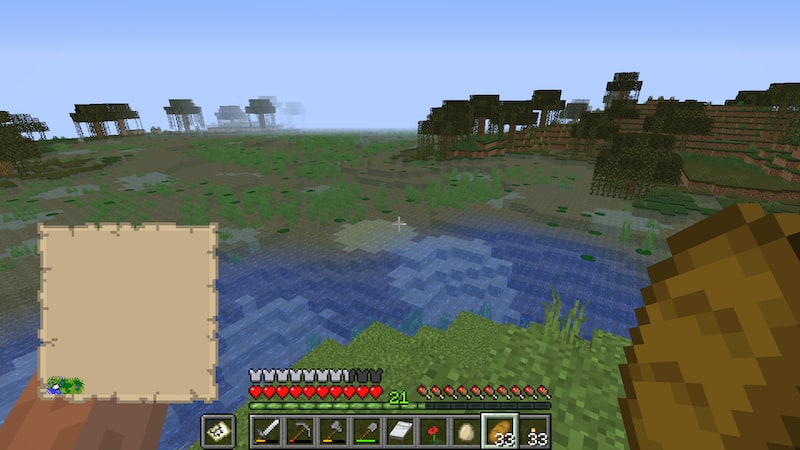800x450 pixels.
Task: Select the egg hotbar slot
Action: [x=465, y=431]
